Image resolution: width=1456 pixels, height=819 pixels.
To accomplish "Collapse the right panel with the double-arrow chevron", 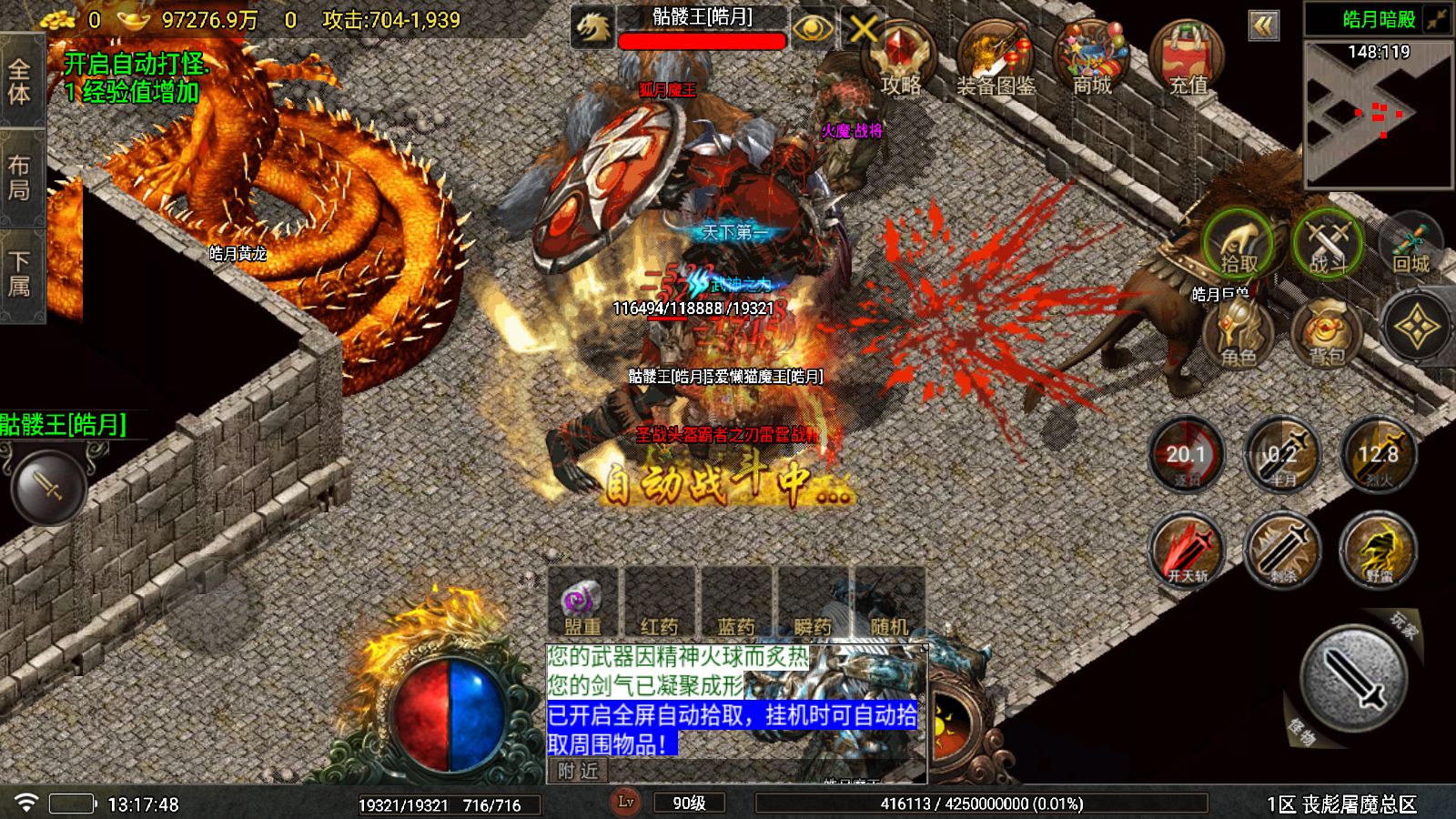I will pos(1265,25).
